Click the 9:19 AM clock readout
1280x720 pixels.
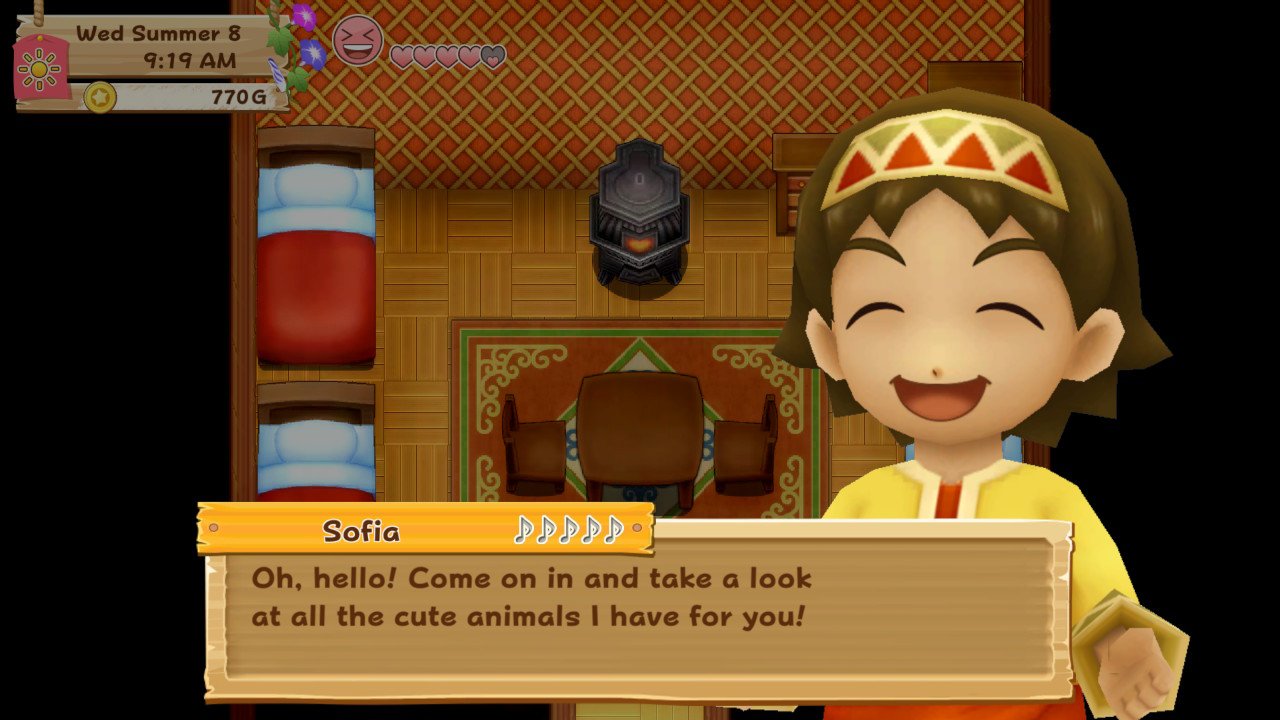point(190,58)
